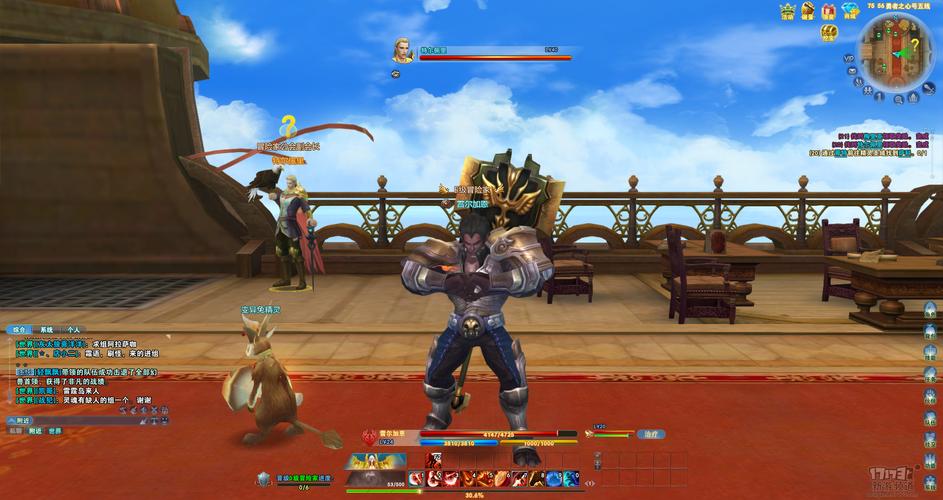943x500 pixels.
Task: Open the adventurer badge progress icon
Action: point(263,480)
